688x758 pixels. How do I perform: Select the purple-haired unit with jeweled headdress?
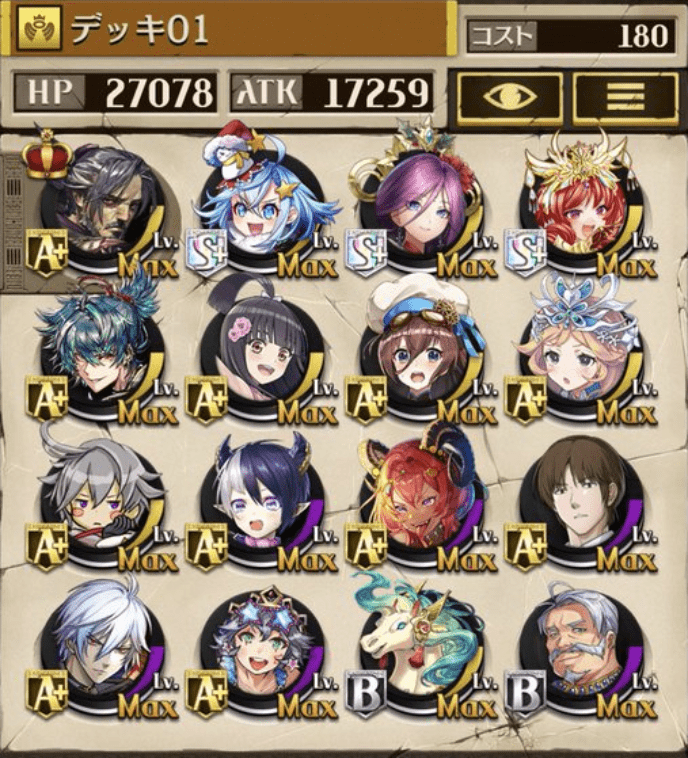click(x=421, y=210)
